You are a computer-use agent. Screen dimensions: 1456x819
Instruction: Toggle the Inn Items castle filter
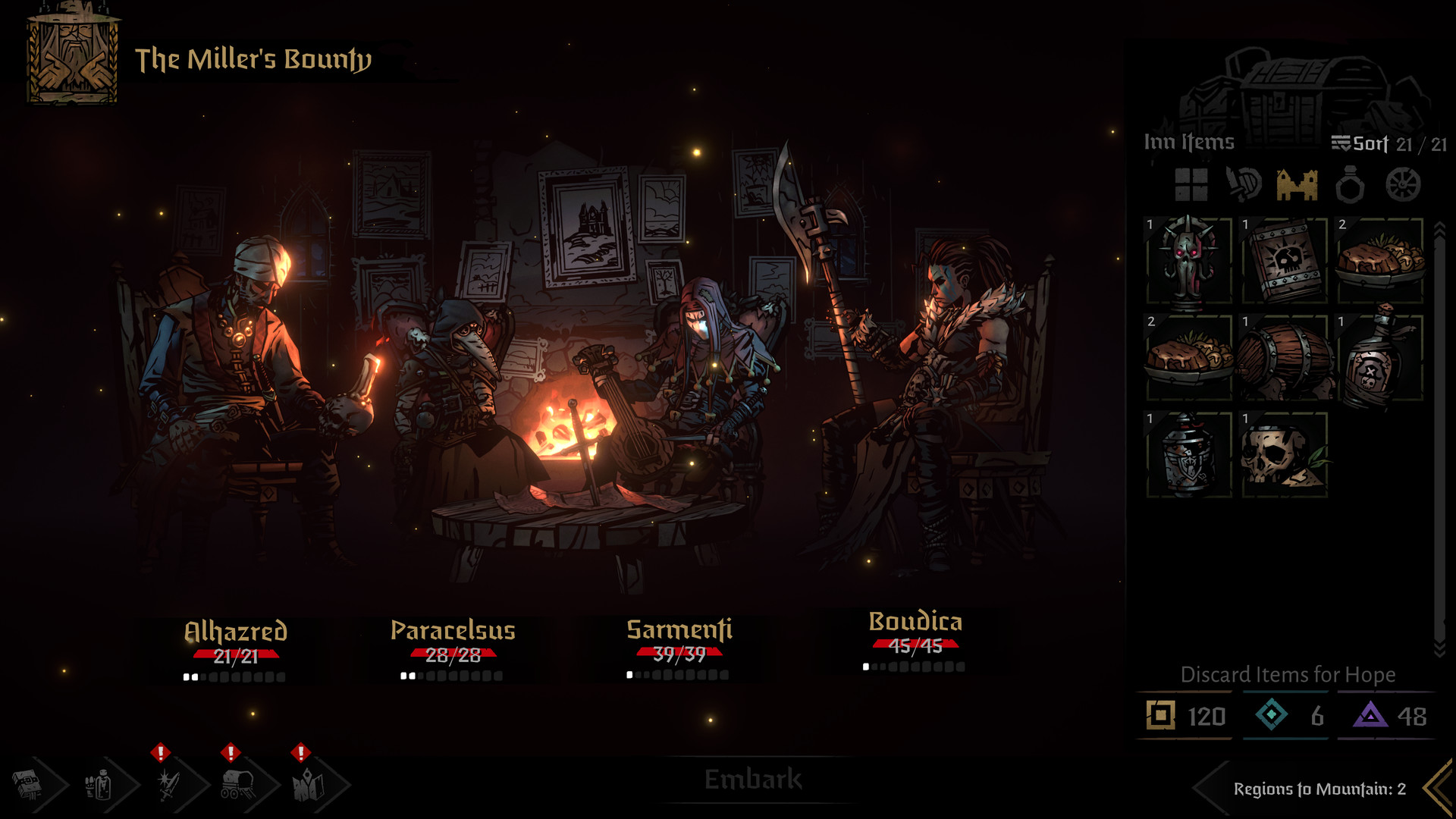click(x=1298, y=184)
